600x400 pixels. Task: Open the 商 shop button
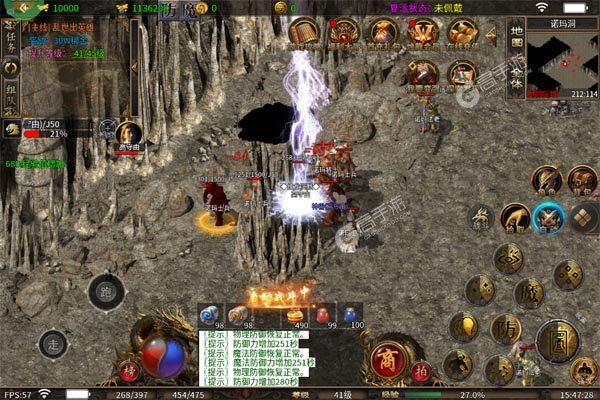(x=384, y=358)
